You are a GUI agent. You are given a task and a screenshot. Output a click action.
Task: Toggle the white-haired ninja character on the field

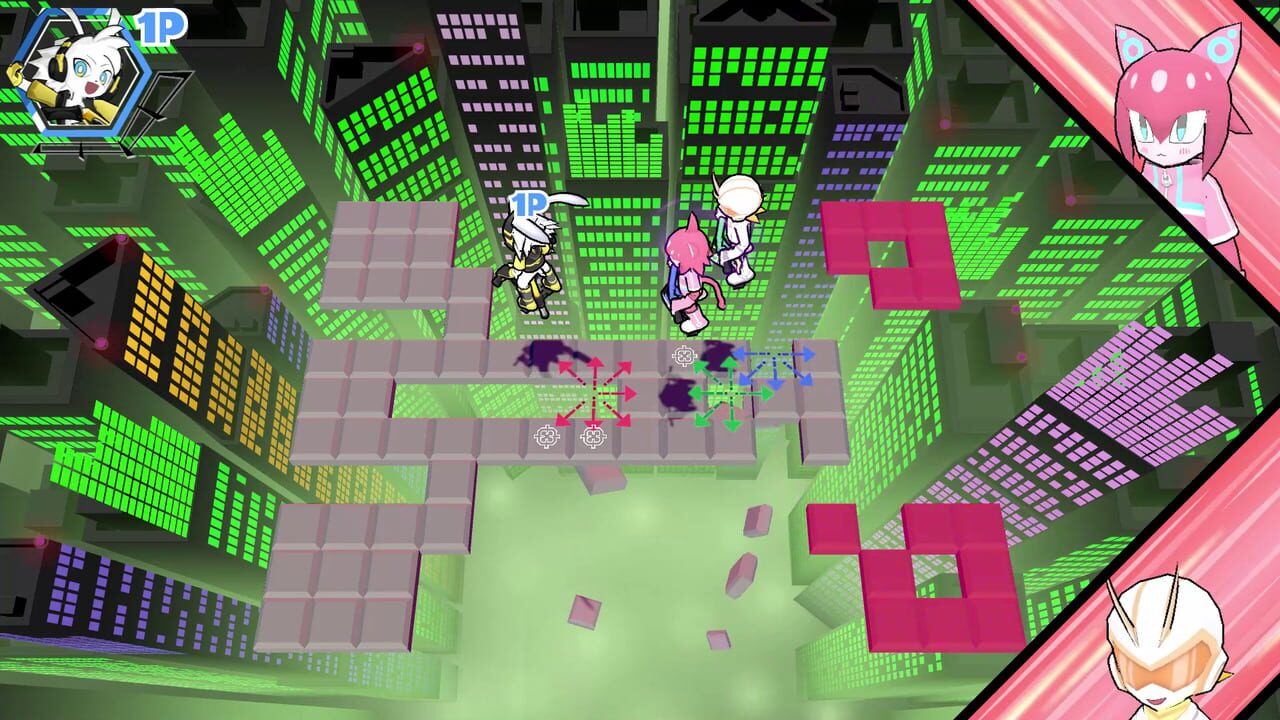(x=530, y=270)
